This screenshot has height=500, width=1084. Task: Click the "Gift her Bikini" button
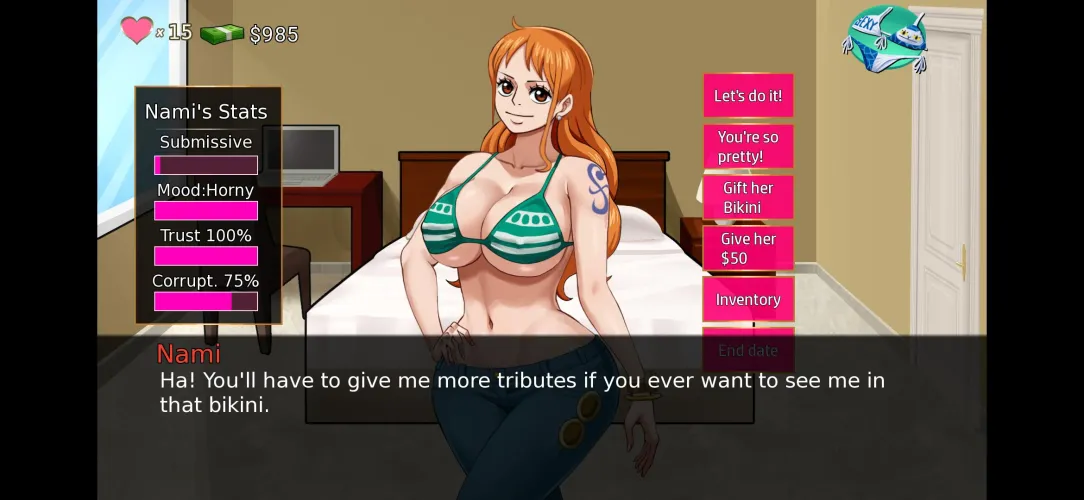coord(748,198)
